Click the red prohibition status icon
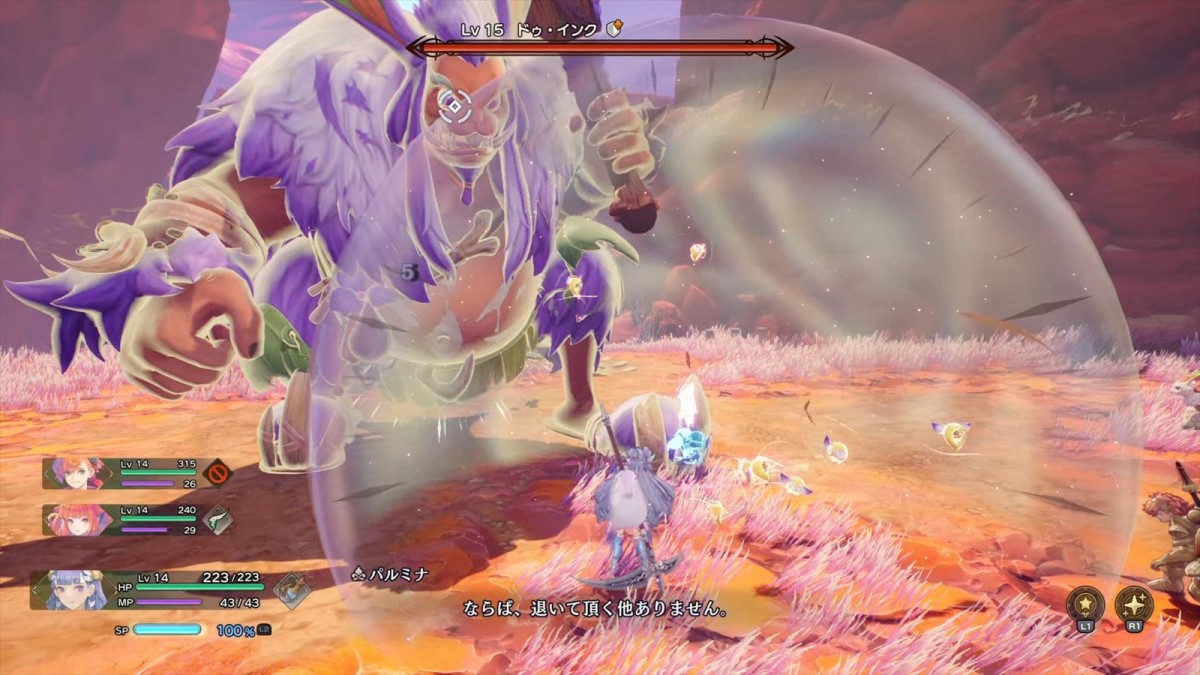Viewport: 1200px width, 675px height. pos(216,472)
